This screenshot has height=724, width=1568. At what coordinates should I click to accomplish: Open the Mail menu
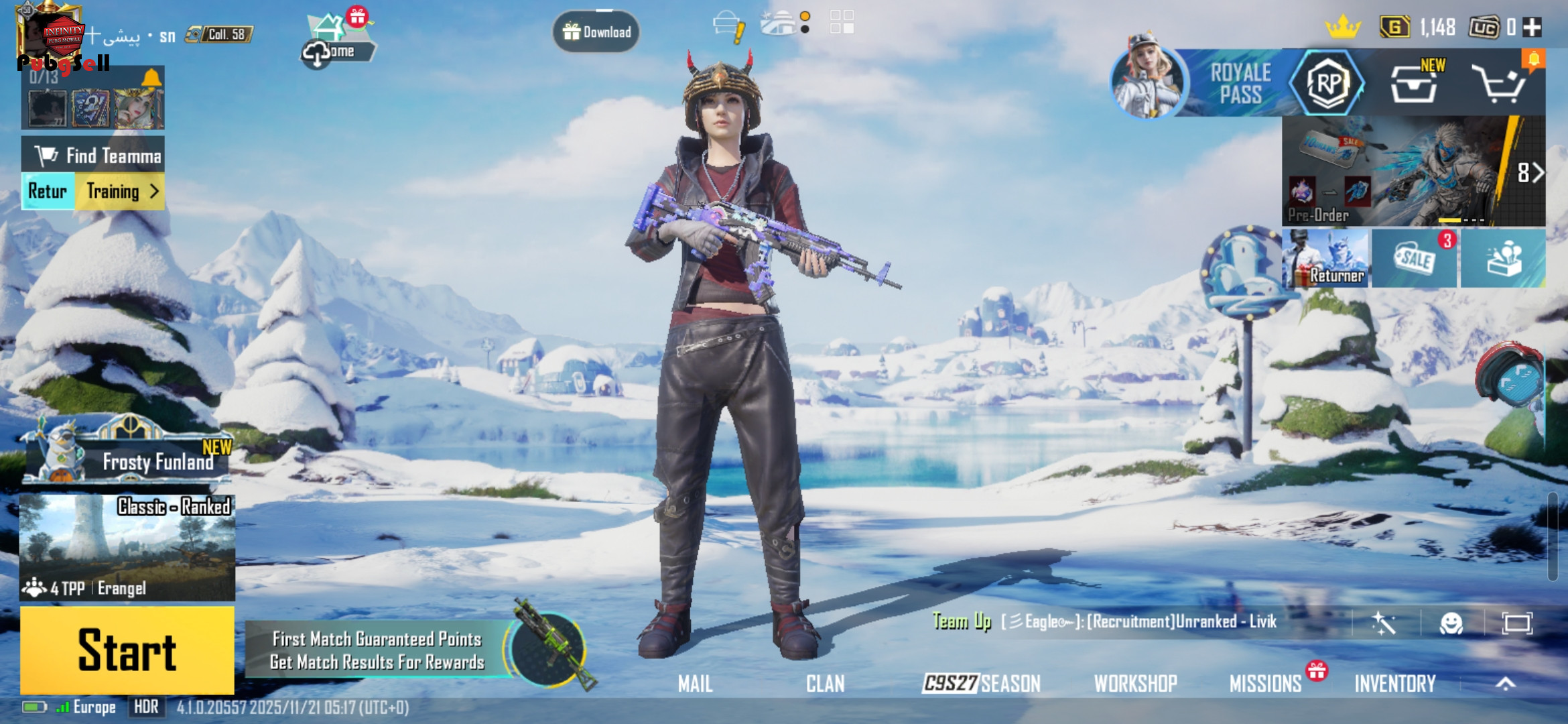695,684
